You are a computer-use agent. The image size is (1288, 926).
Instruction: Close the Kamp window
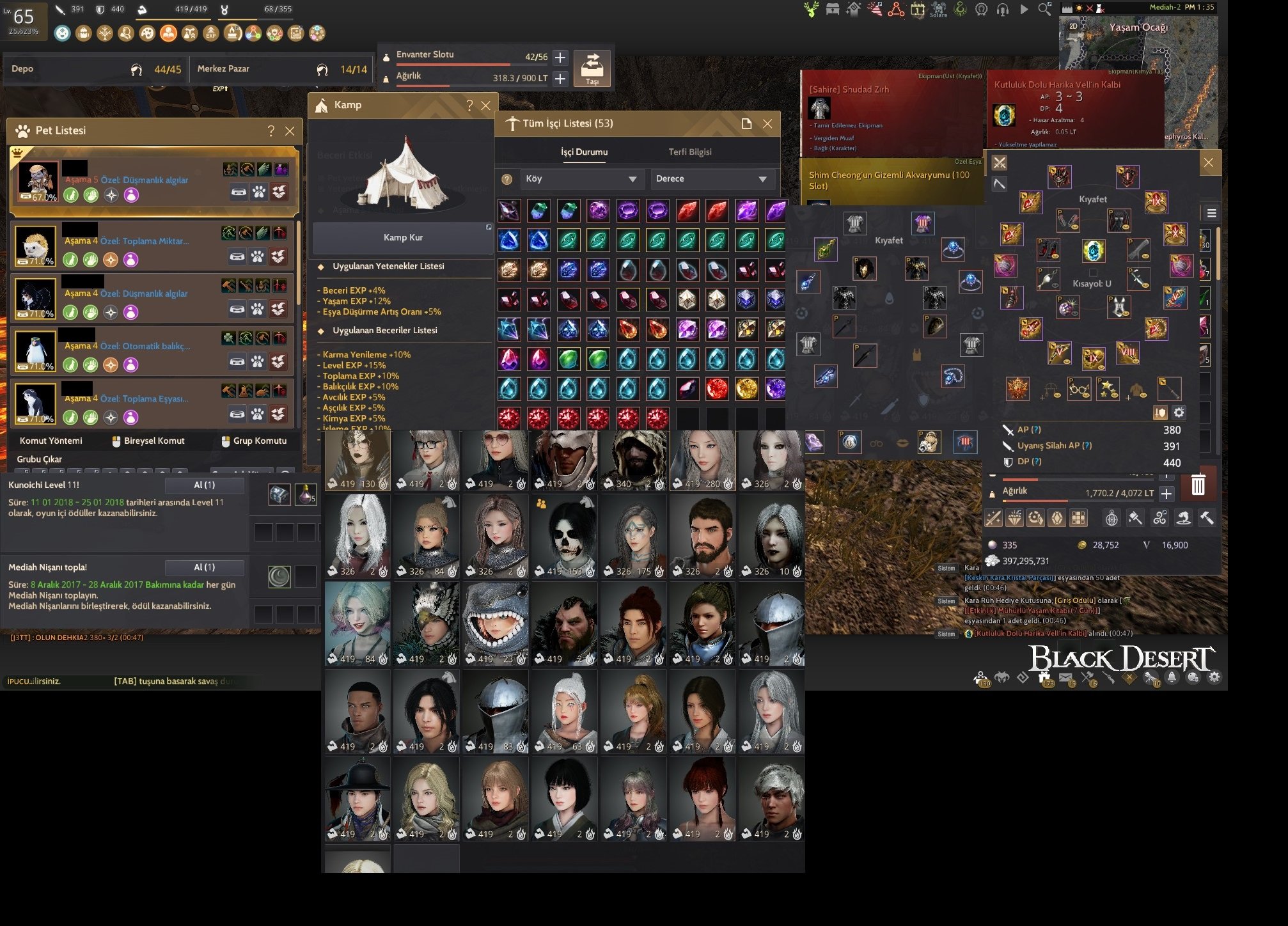pyautogui.click(x=486, y=106)
